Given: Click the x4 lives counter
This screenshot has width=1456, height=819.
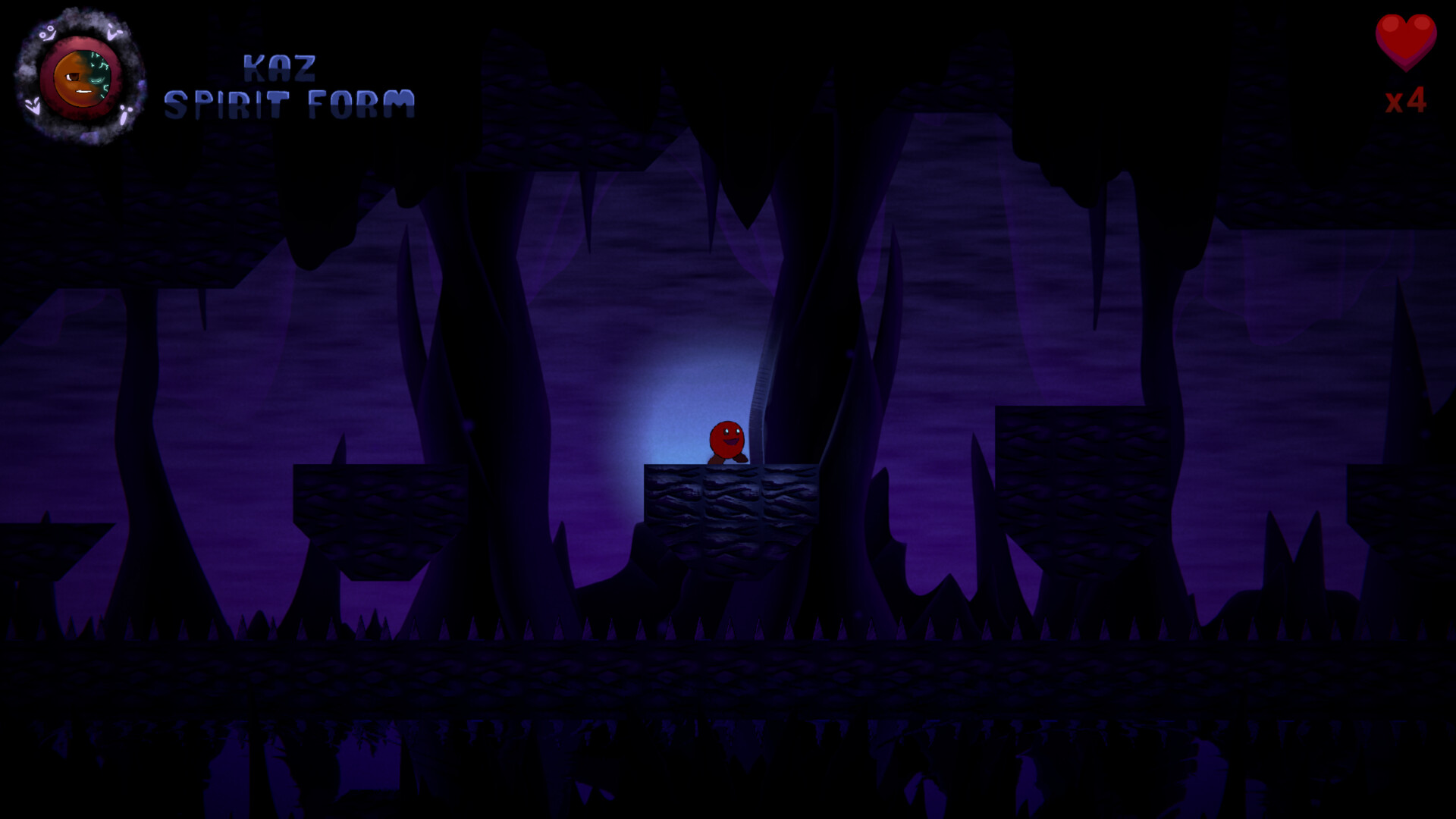Looking at the screenshot, I should [1407, 102].
